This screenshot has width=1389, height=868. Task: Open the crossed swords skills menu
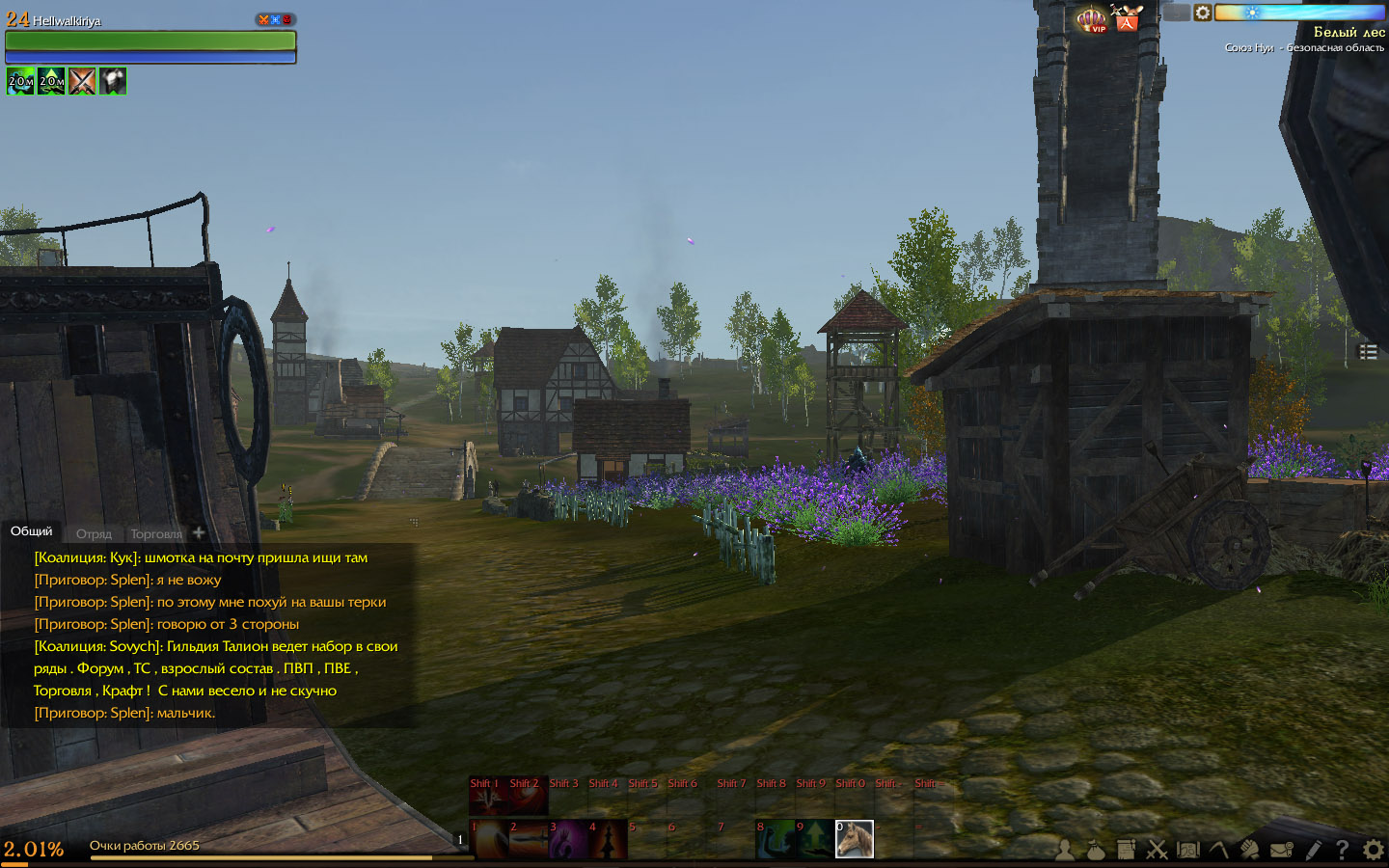[x=1157, y=850]
